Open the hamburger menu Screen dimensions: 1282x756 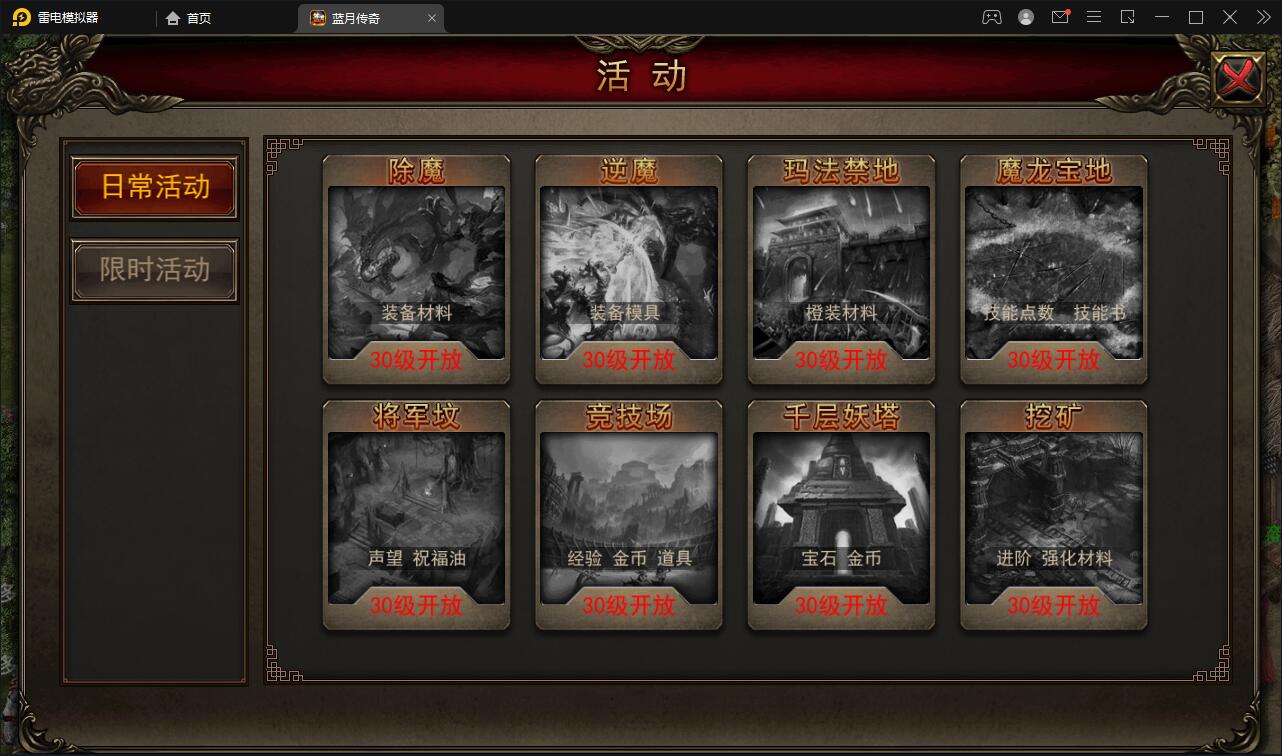click(1094, 17)
